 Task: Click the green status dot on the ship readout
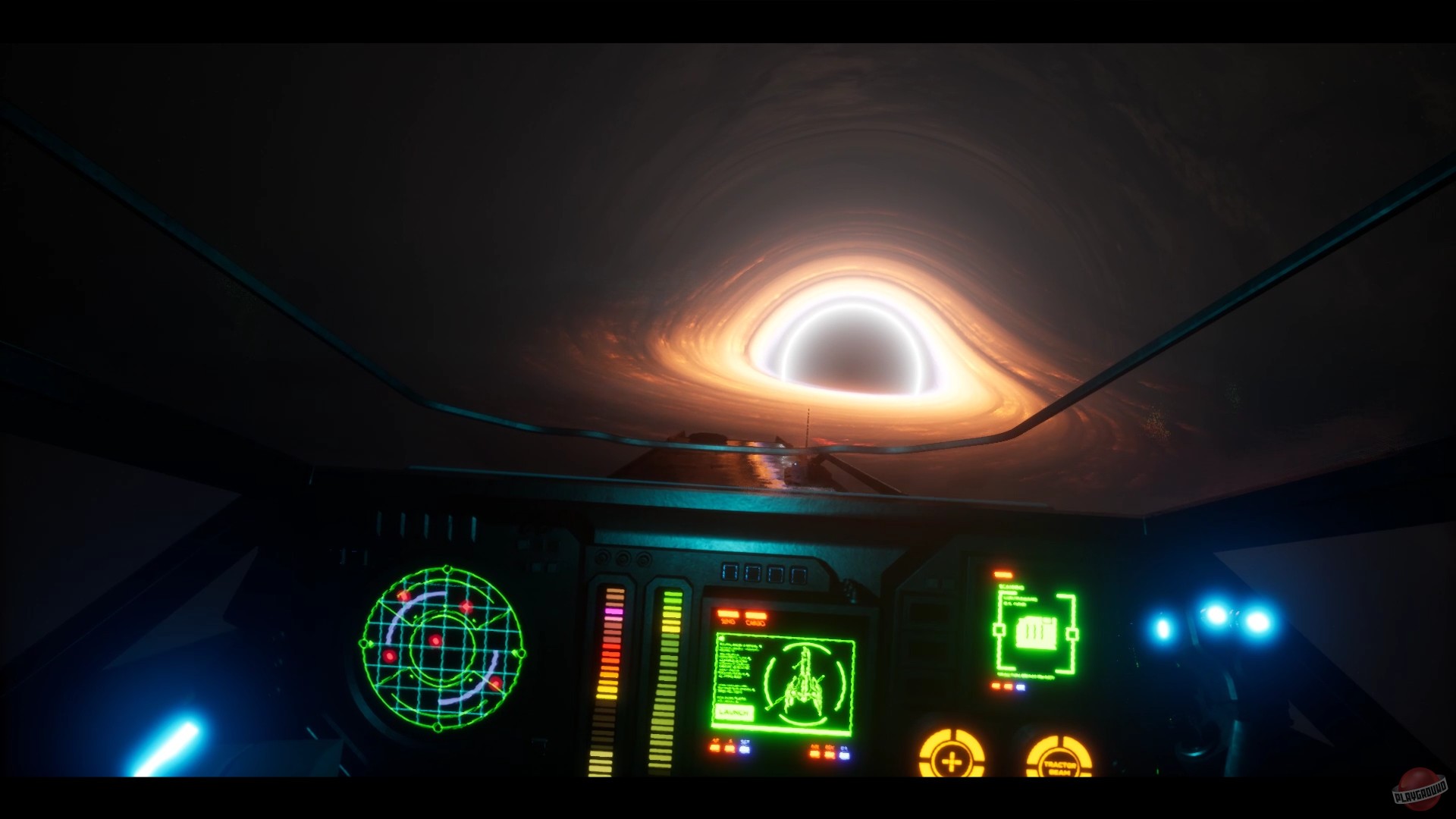pos(720,639)
